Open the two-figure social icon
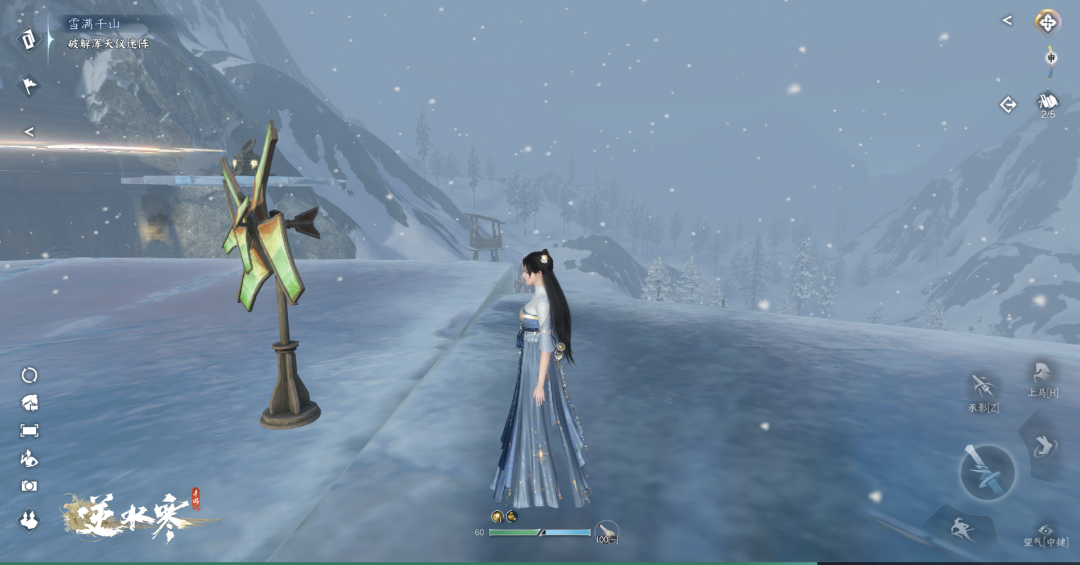The height and width of the screenshot is (565, 1080). pyautogui.click(x=29, y=520)
